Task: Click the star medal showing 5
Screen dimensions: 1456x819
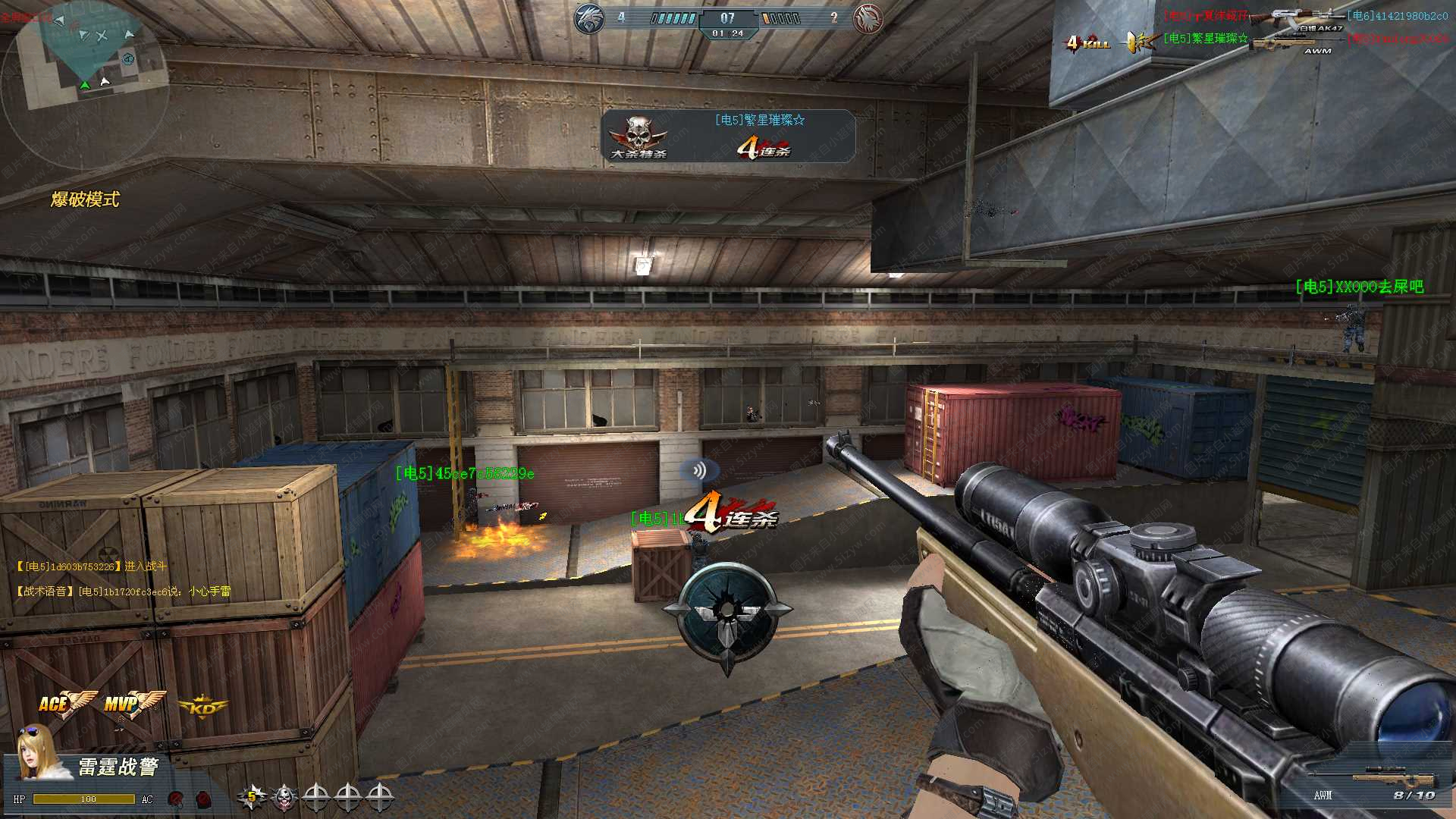Action: pos(251,797)
